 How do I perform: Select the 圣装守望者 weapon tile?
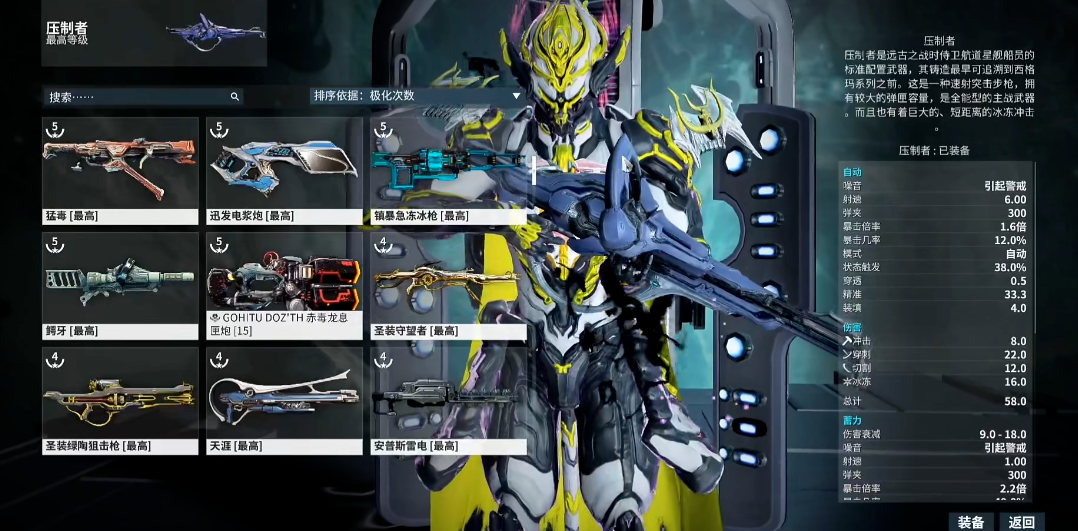coord(449,285)
